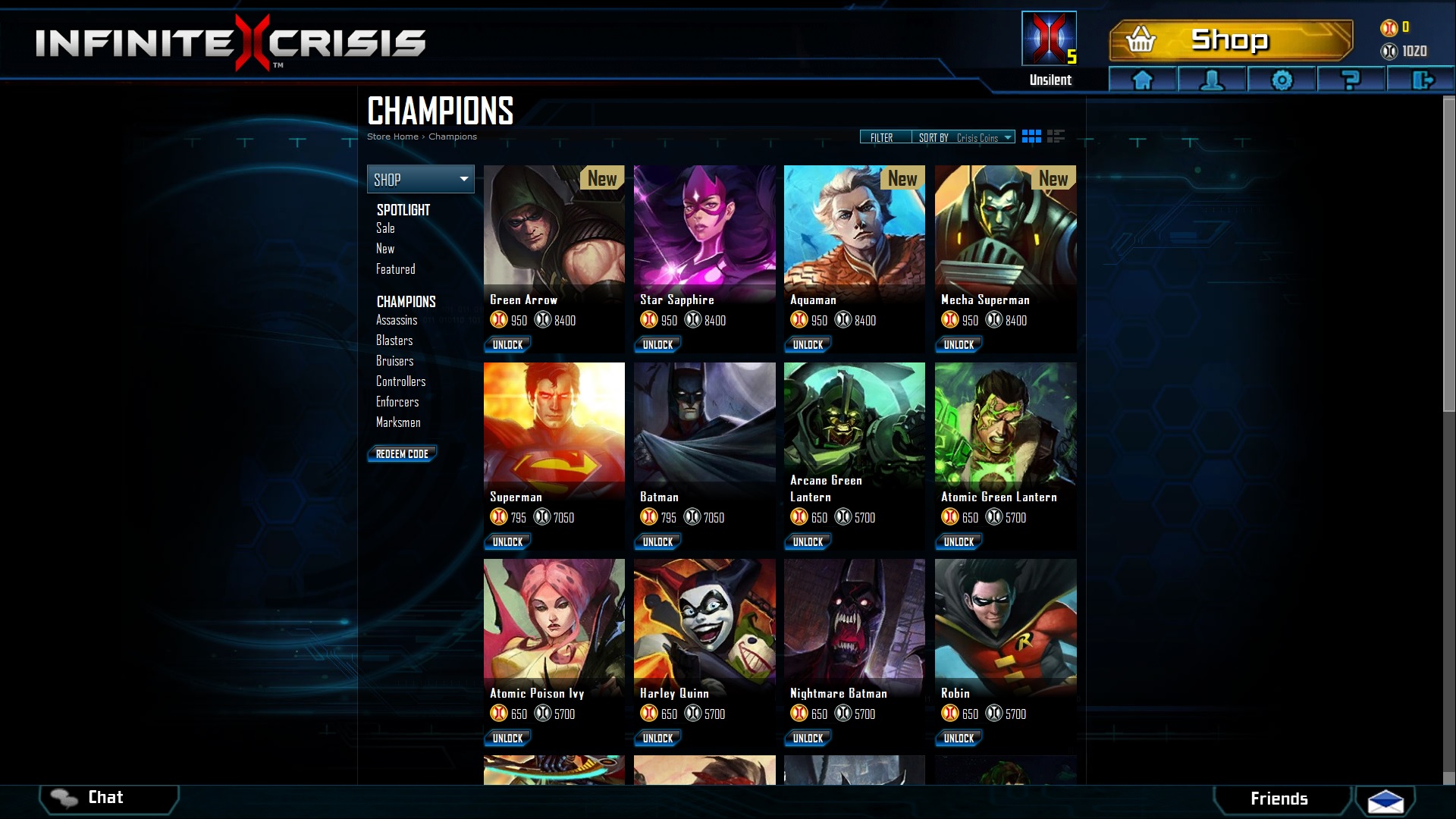The width and height of the screenshot is (1456, 819).
Task: Open the yellow Shop button
Action: [x=1230, y=40]
